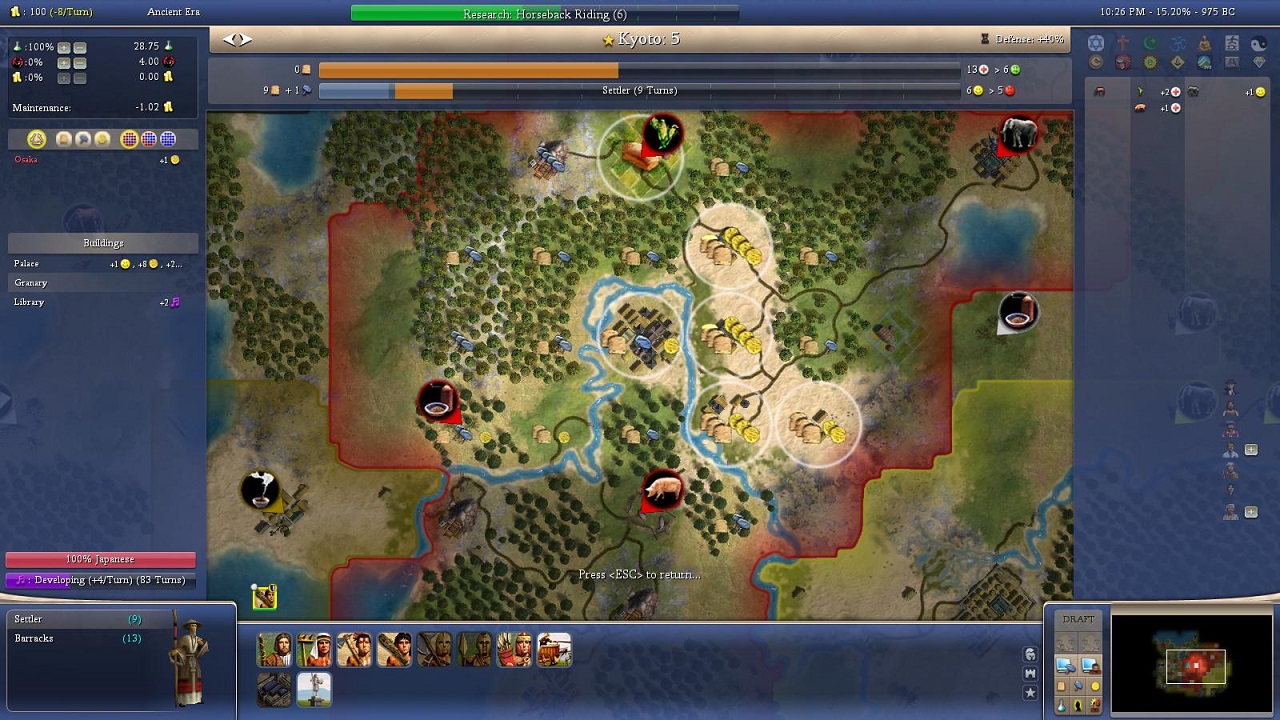The height and width of the screenshot is (720, 1280).
Task: Click the DRAFT button
Action: click(x=1078, y=619)
